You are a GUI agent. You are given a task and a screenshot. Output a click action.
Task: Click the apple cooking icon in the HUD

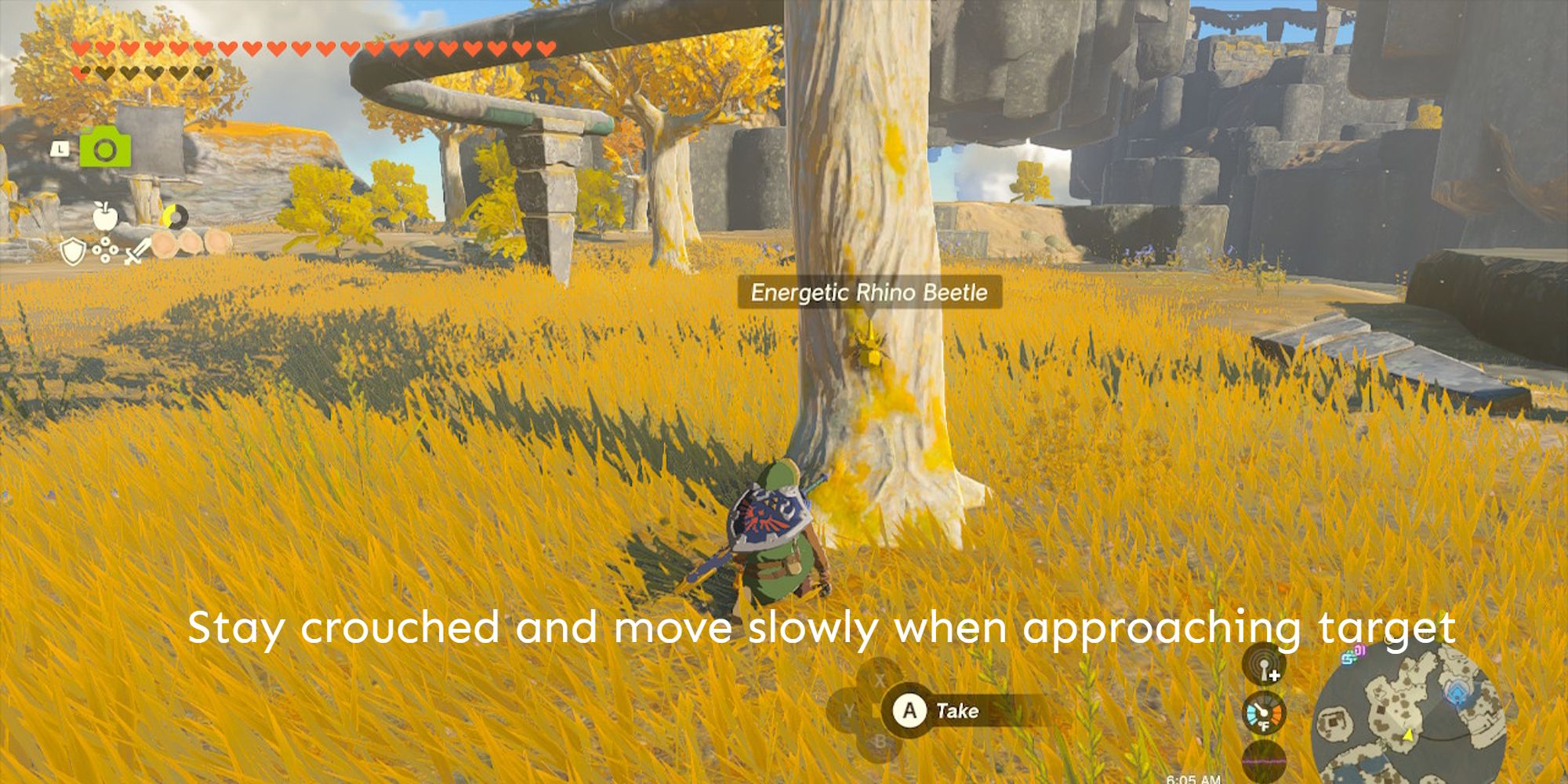(105, 215)
